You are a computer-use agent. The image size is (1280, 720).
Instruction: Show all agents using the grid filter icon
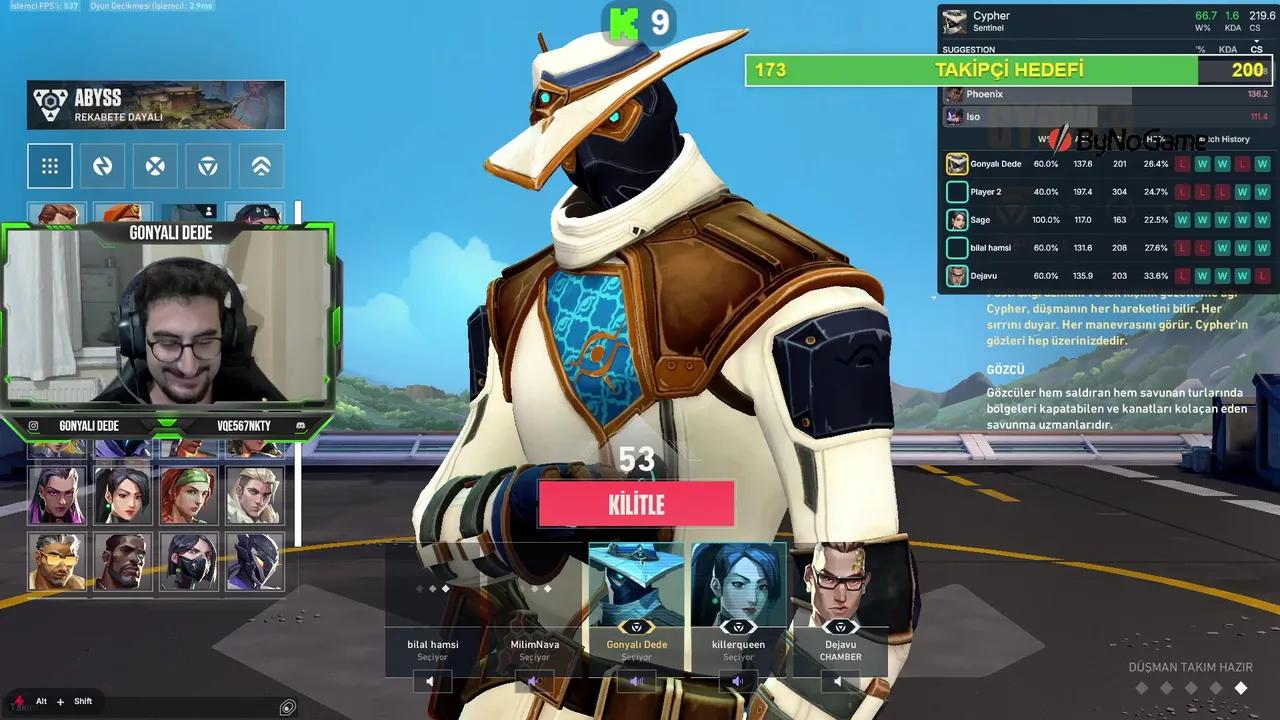tap(50, 166)
